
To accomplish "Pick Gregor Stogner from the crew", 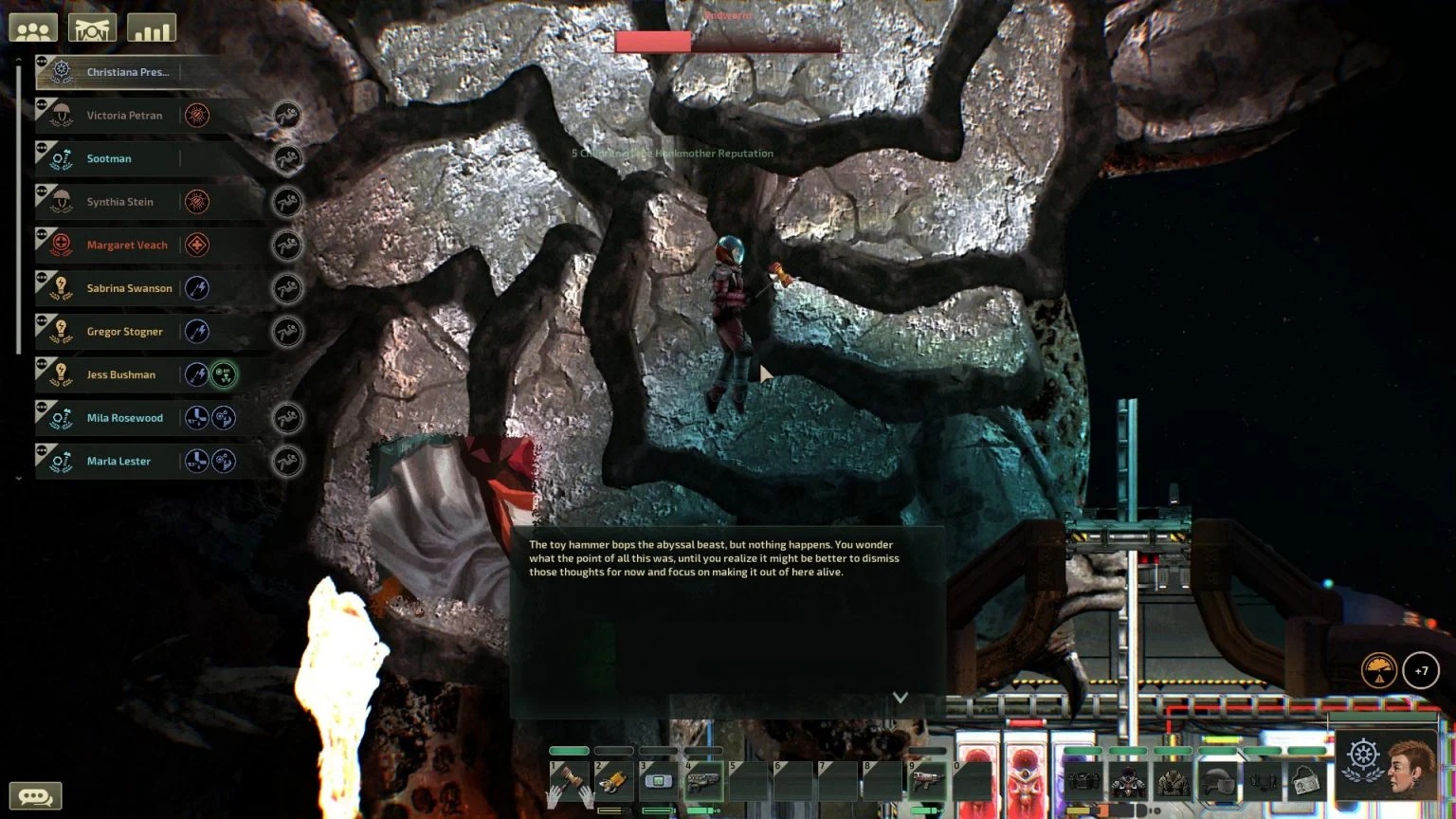I will tap(124, 332).
